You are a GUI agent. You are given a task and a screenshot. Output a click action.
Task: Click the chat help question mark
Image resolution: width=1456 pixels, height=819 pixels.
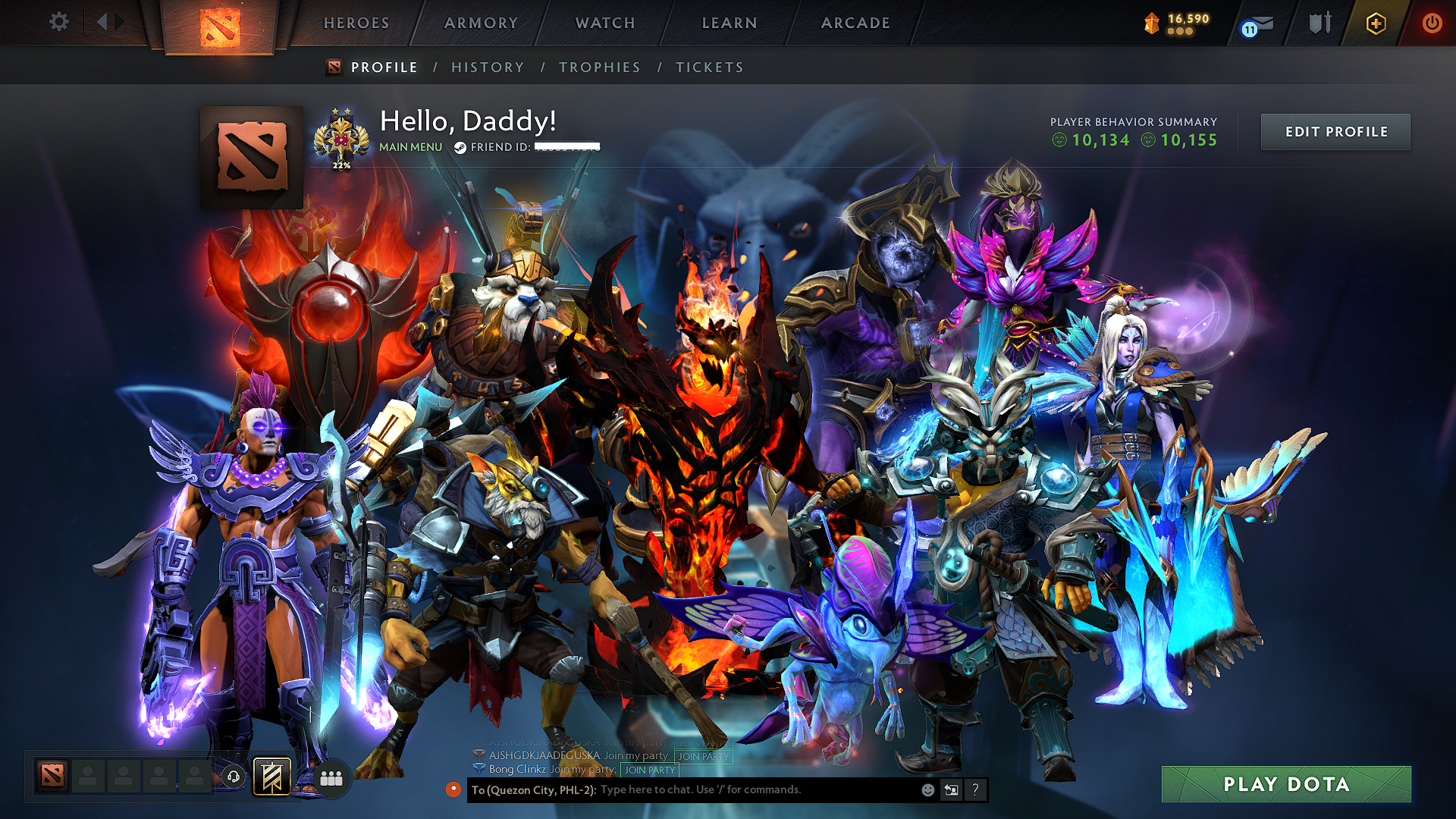coord(975,790)
